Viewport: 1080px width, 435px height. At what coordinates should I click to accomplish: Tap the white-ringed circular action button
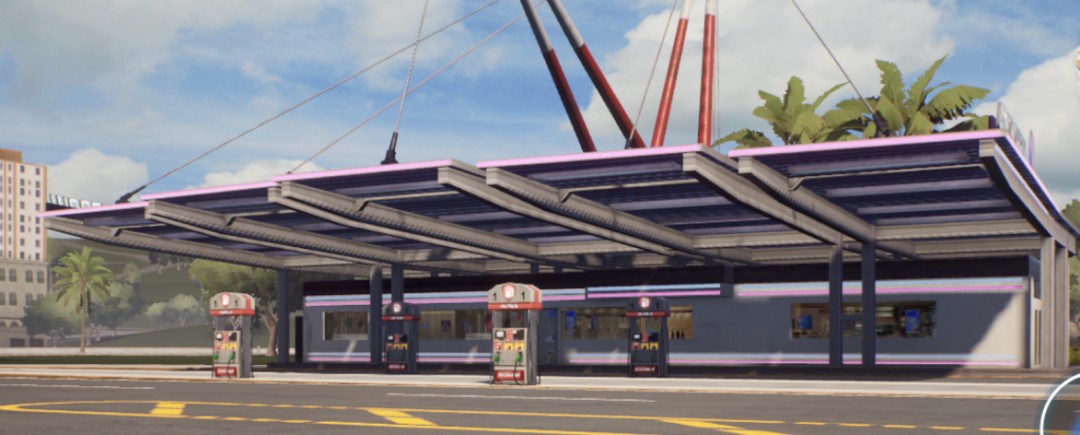point(1066,412)
